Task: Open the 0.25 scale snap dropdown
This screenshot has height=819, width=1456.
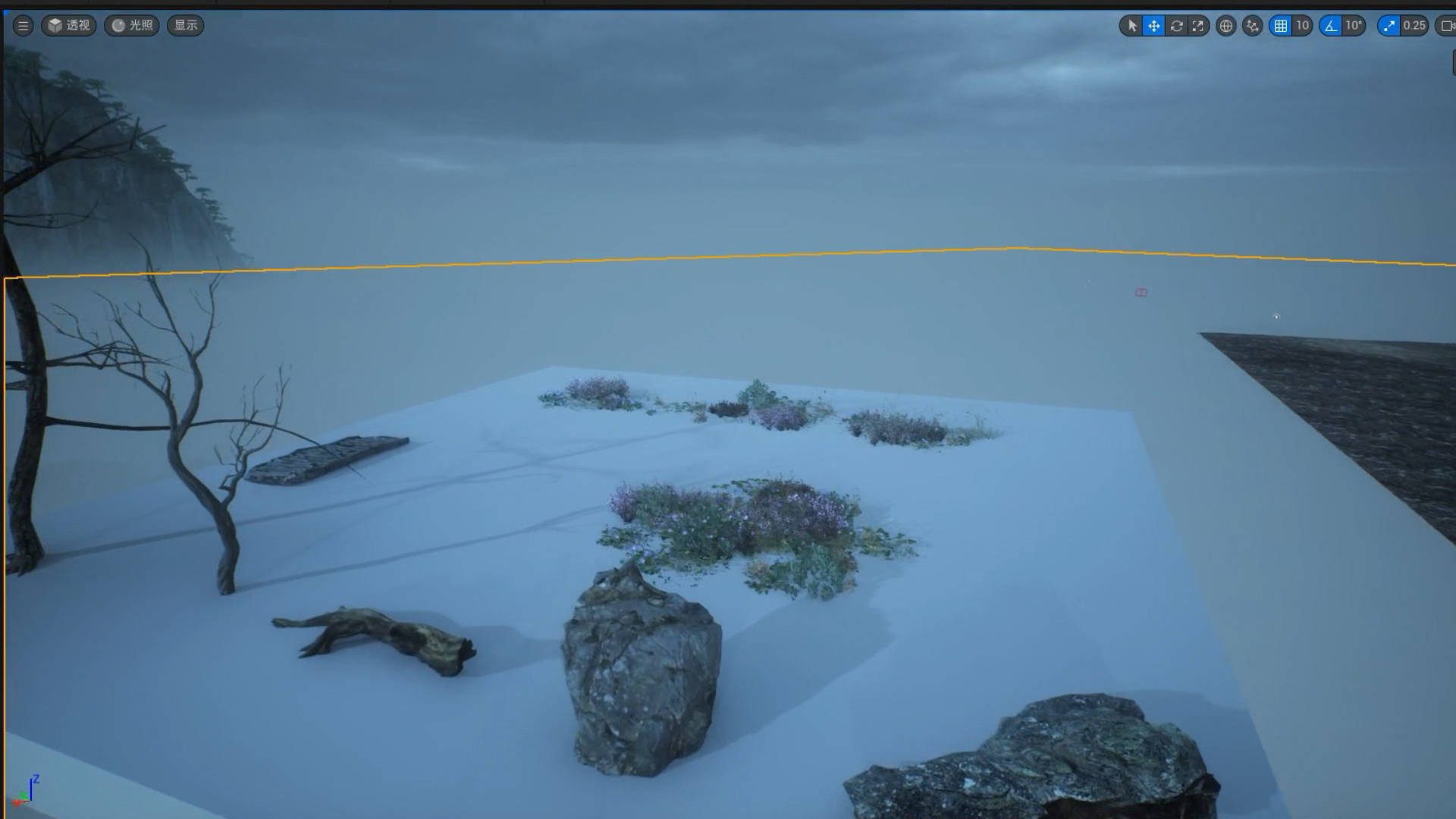Action: tap(1414, 26)
